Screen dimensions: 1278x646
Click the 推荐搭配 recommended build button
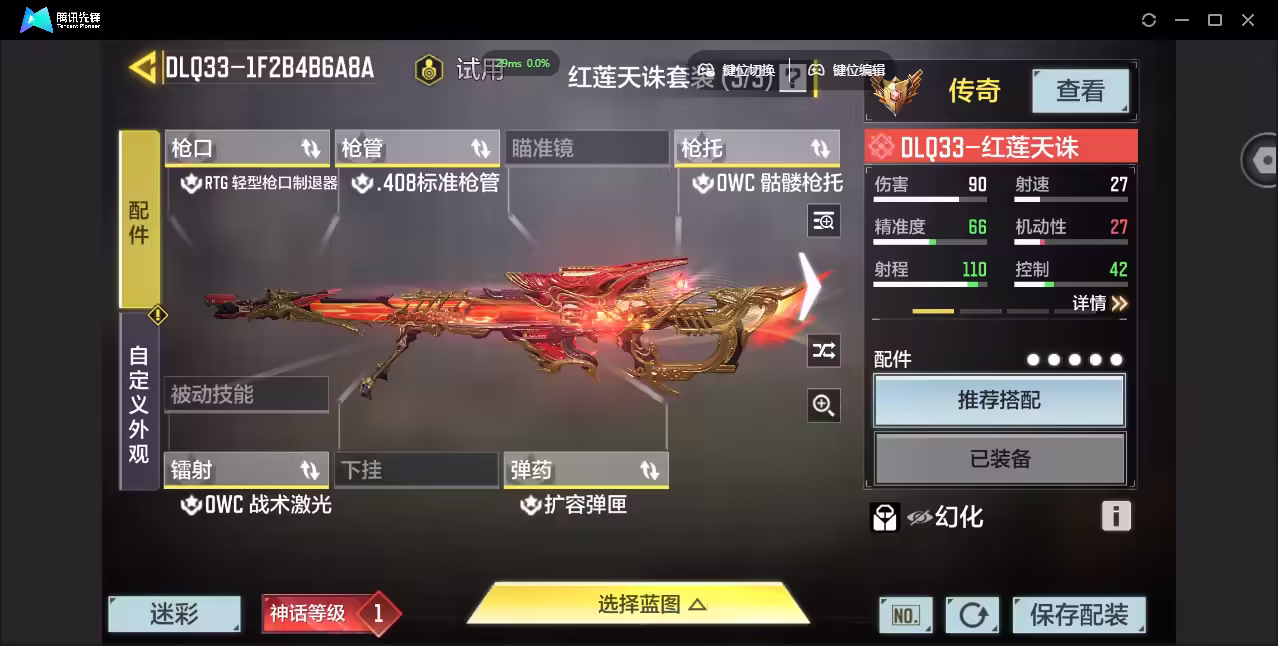999,401
